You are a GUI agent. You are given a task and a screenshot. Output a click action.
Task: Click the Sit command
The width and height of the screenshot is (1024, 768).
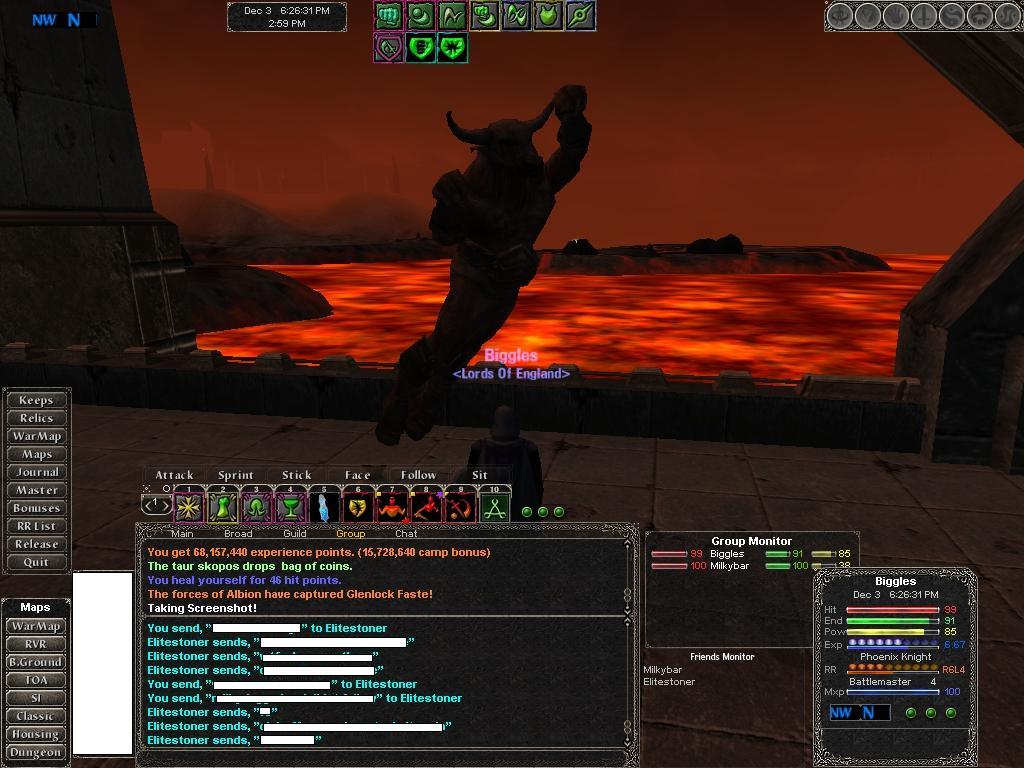[x=480, y=475]
